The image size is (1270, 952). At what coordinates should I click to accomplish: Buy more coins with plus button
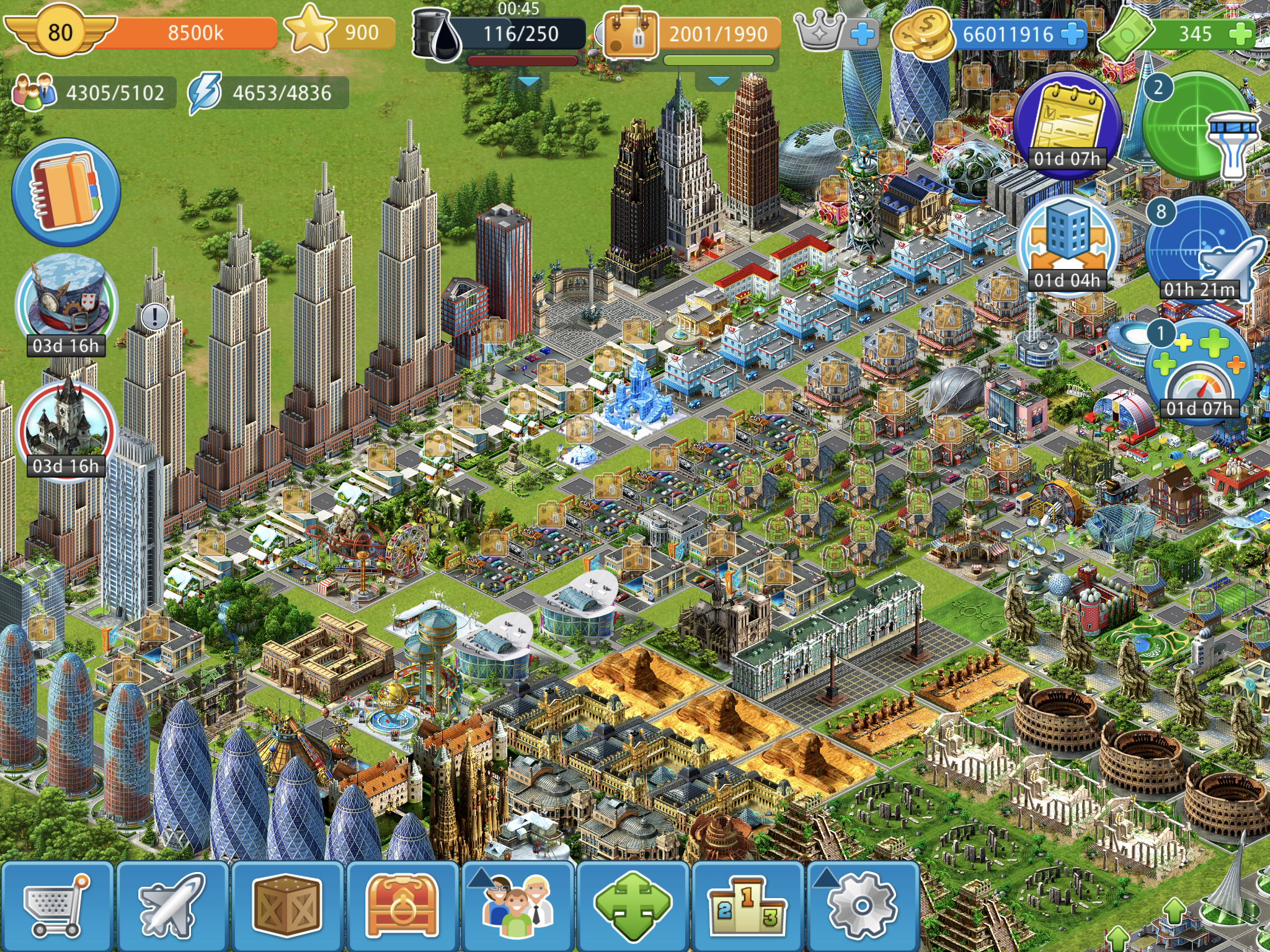click(x=1072, y=34)
